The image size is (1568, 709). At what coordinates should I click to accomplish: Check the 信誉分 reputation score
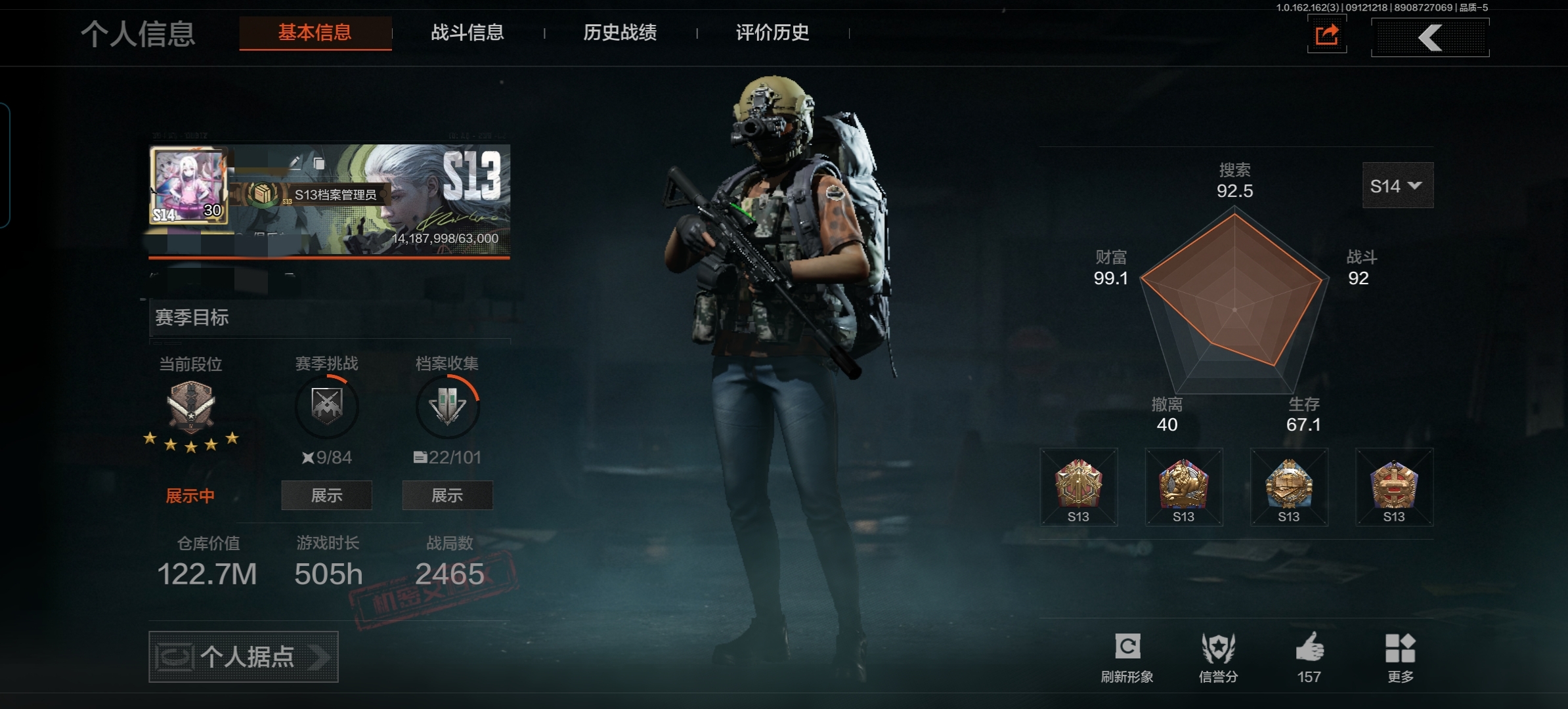tap(1218, 656)
